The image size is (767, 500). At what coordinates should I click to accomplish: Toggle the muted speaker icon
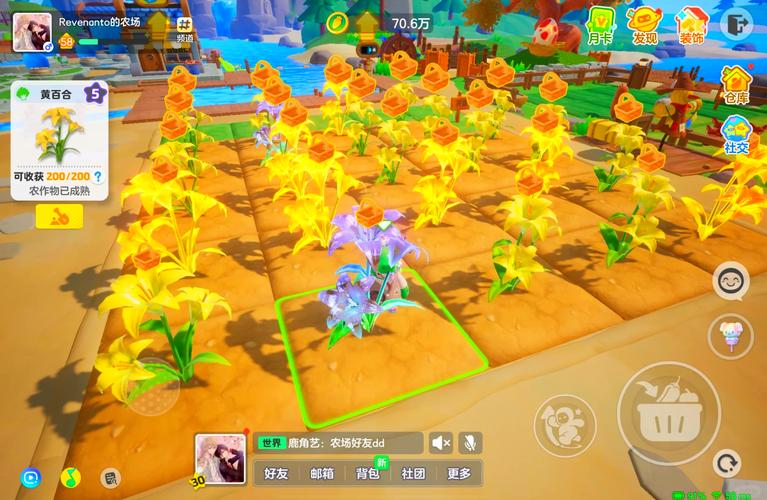pos(441,442)
